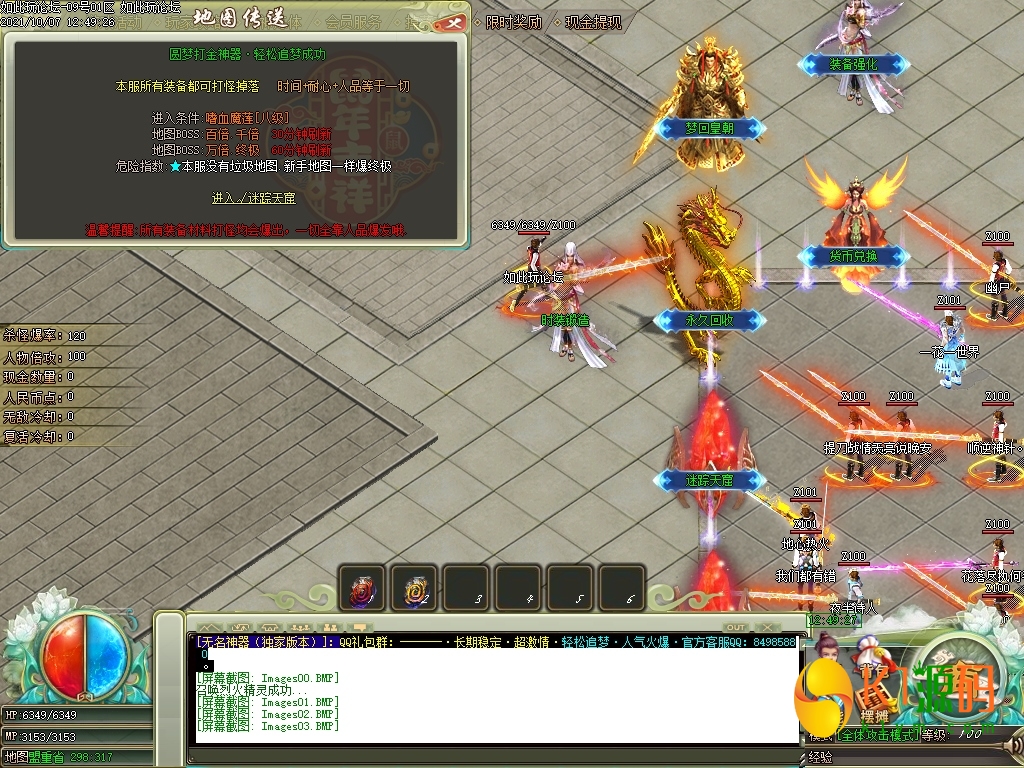Click the 进入./迷踪天窟 entry link
This screenshot has height=768, width=1024.
(x=254, y=198)
